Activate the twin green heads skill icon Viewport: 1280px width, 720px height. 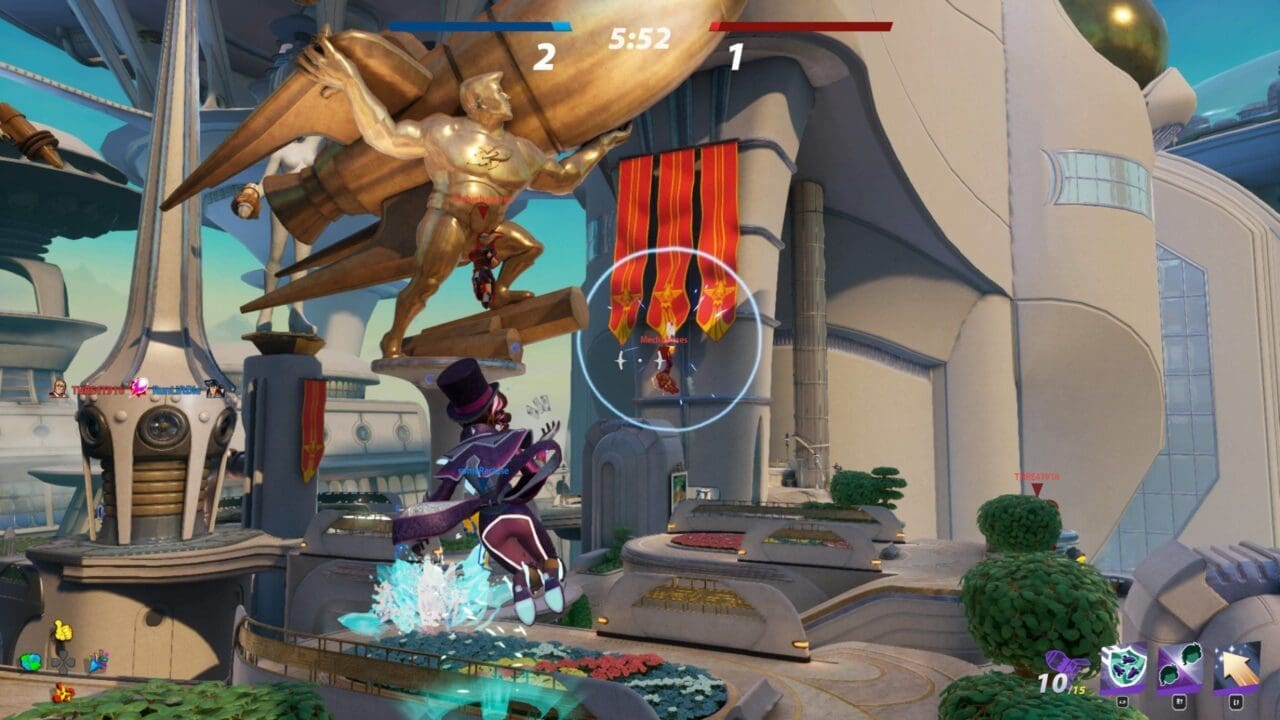tap(1181, 668)
